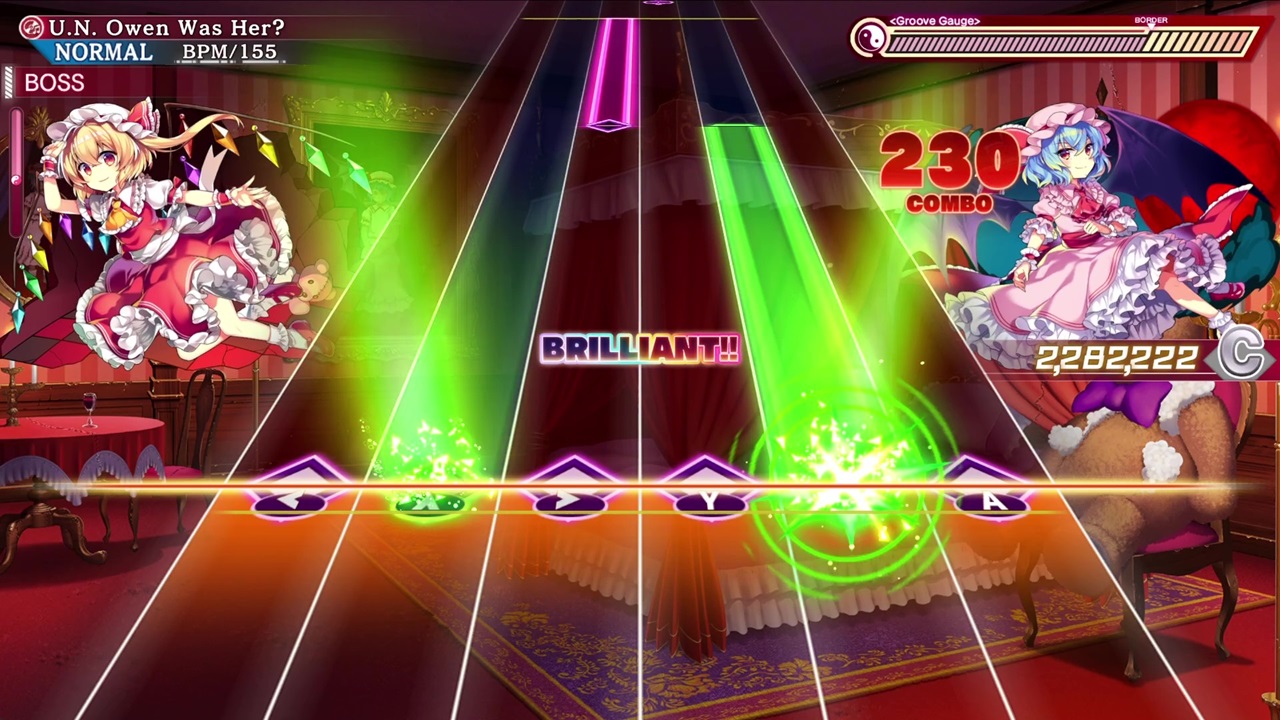Image resolution: width=1280 pixels, height=720 pixels.
Task: Click the BOSS tag on the left
Action: point(54,83)
